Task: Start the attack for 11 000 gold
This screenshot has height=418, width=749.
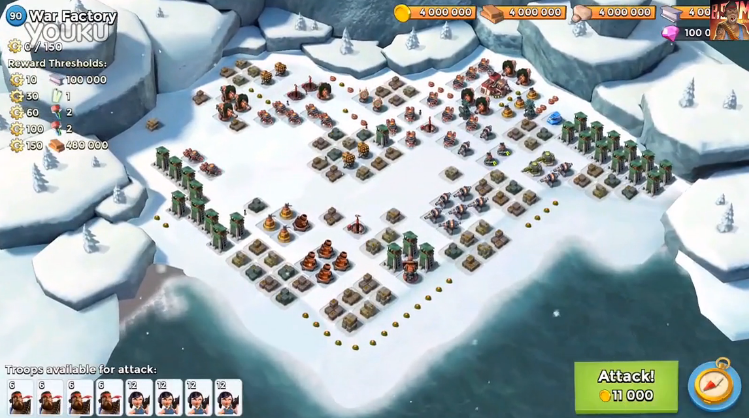Action: (x=625, y=385)
